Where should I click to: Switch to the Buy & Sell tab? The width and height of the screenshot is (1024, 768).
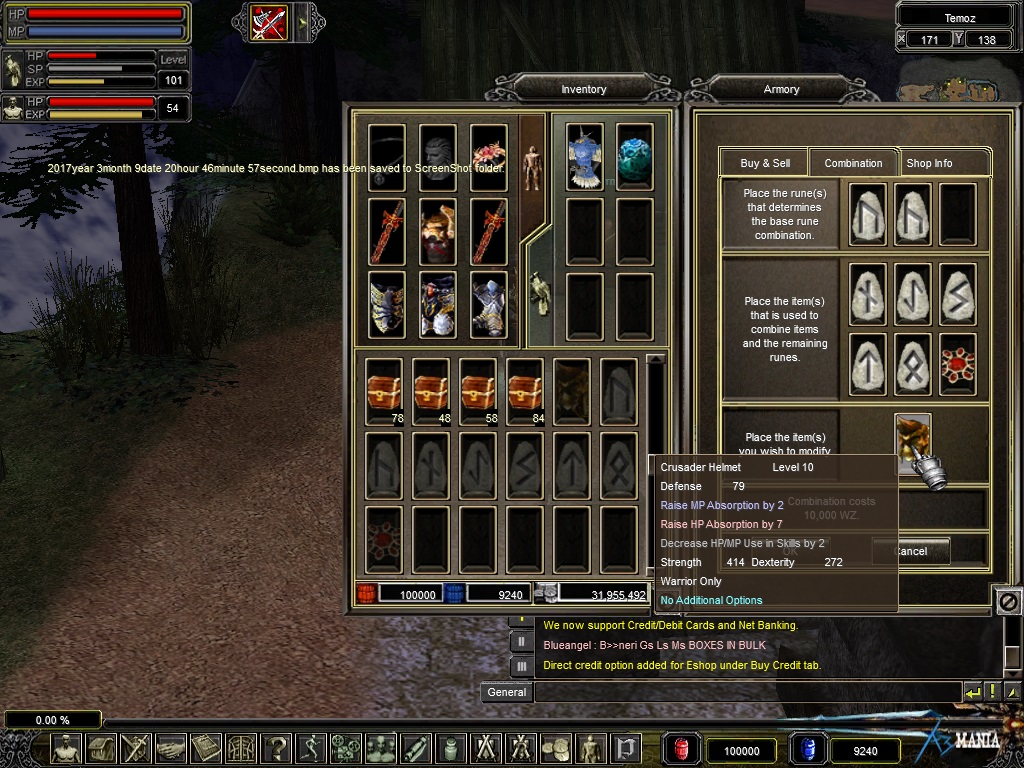click(x=765, y=163)
